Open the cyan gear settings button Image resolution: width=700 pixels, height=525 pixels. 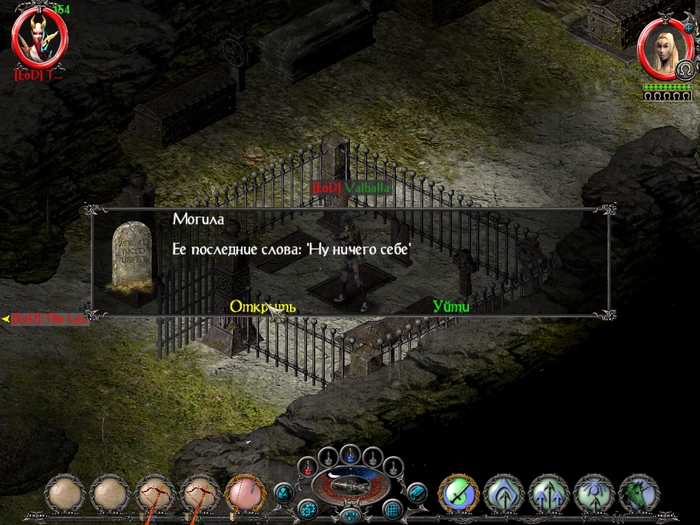pos(307,509)
